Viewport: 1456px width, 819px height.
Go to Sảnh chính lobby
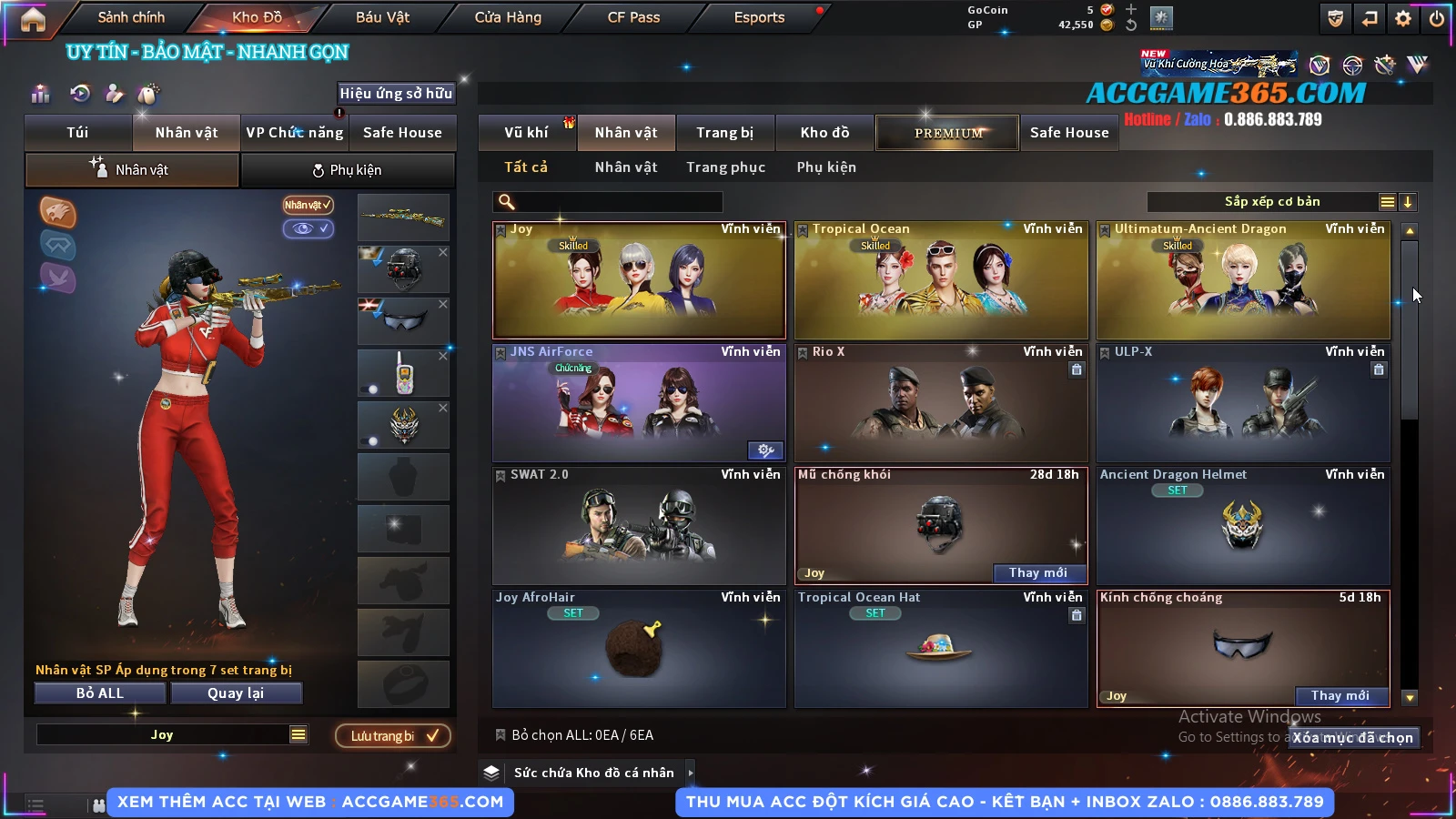[131, 17]
